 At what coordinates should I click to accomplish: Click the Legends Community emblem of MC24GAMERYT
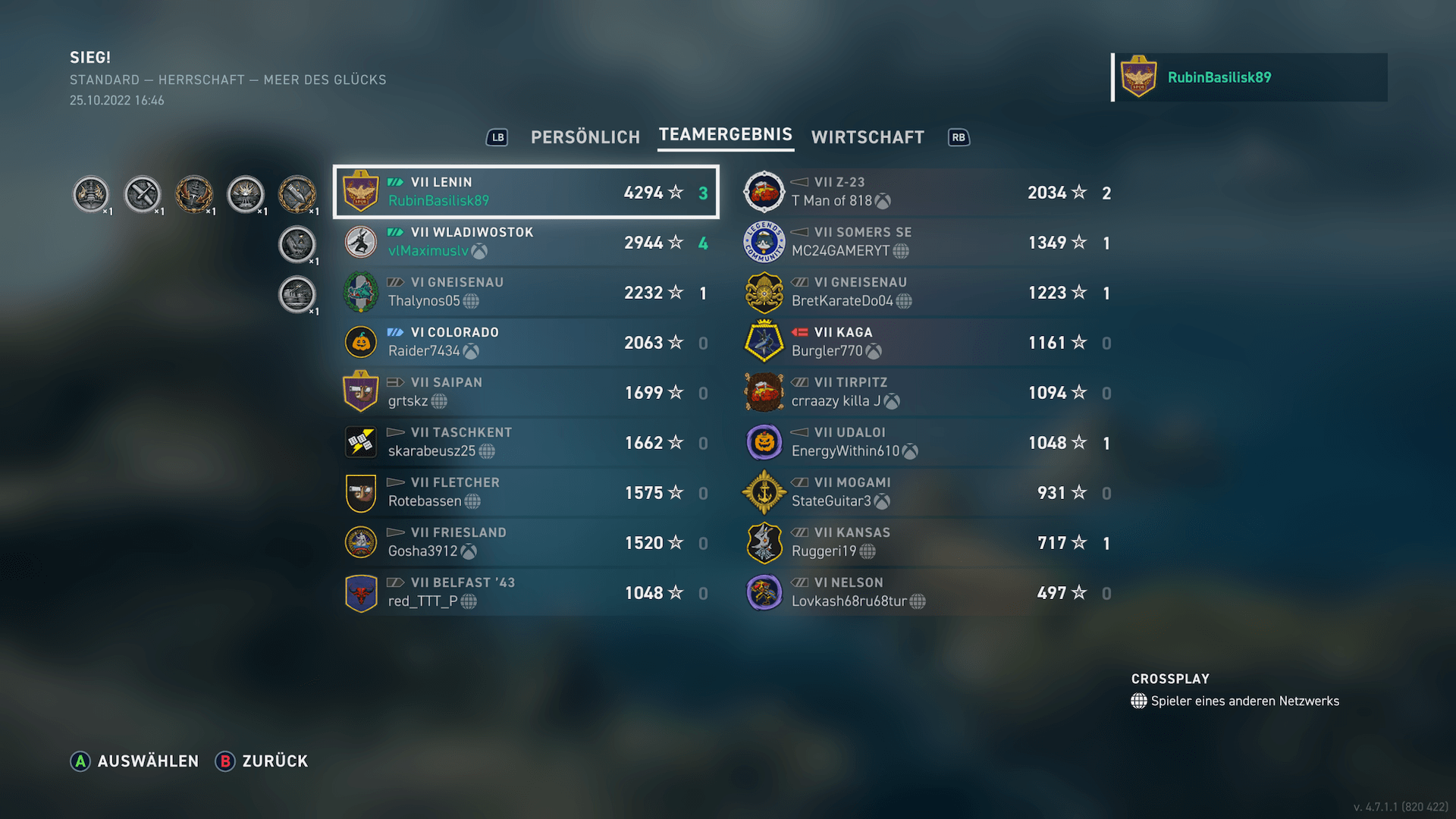764,241
